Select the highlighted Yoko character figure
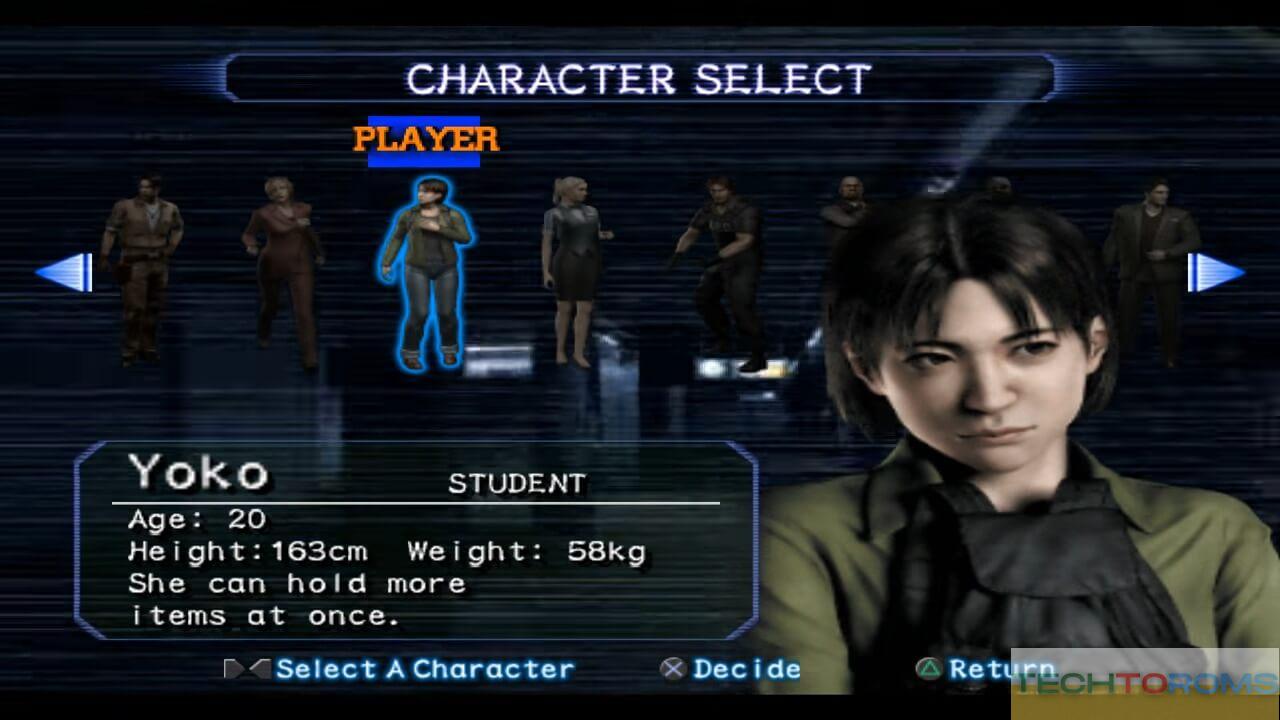The image size is (1280, 720). click(428, 270)
